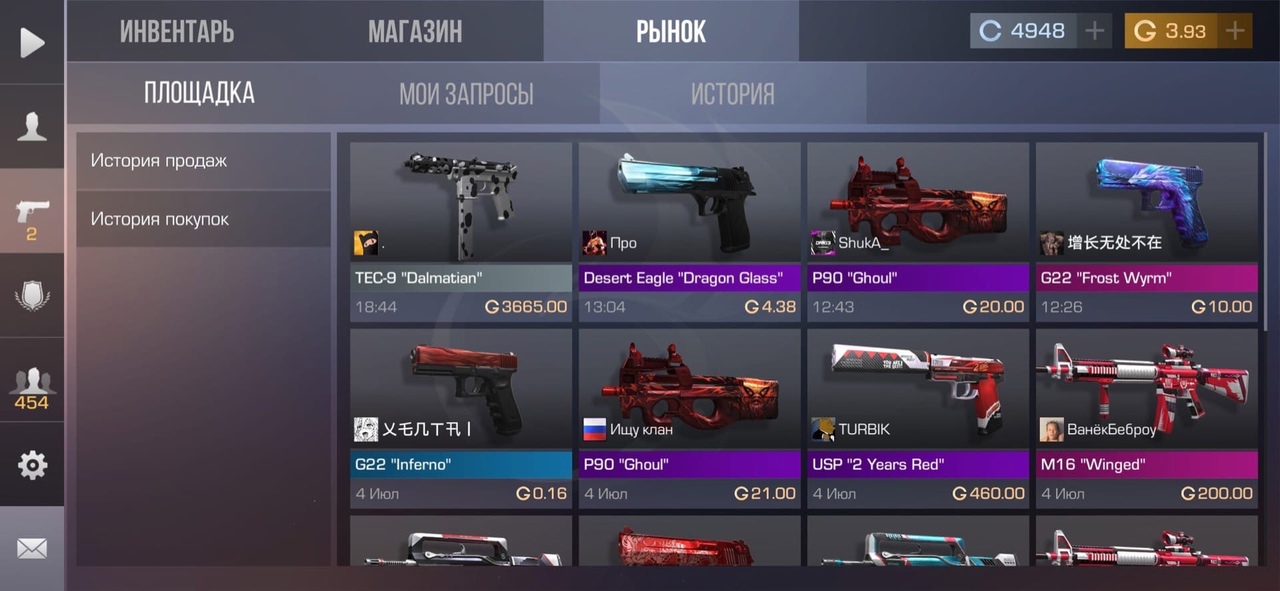
Task: Select the Площадка sub-tab
Action: tap(199, 94)
